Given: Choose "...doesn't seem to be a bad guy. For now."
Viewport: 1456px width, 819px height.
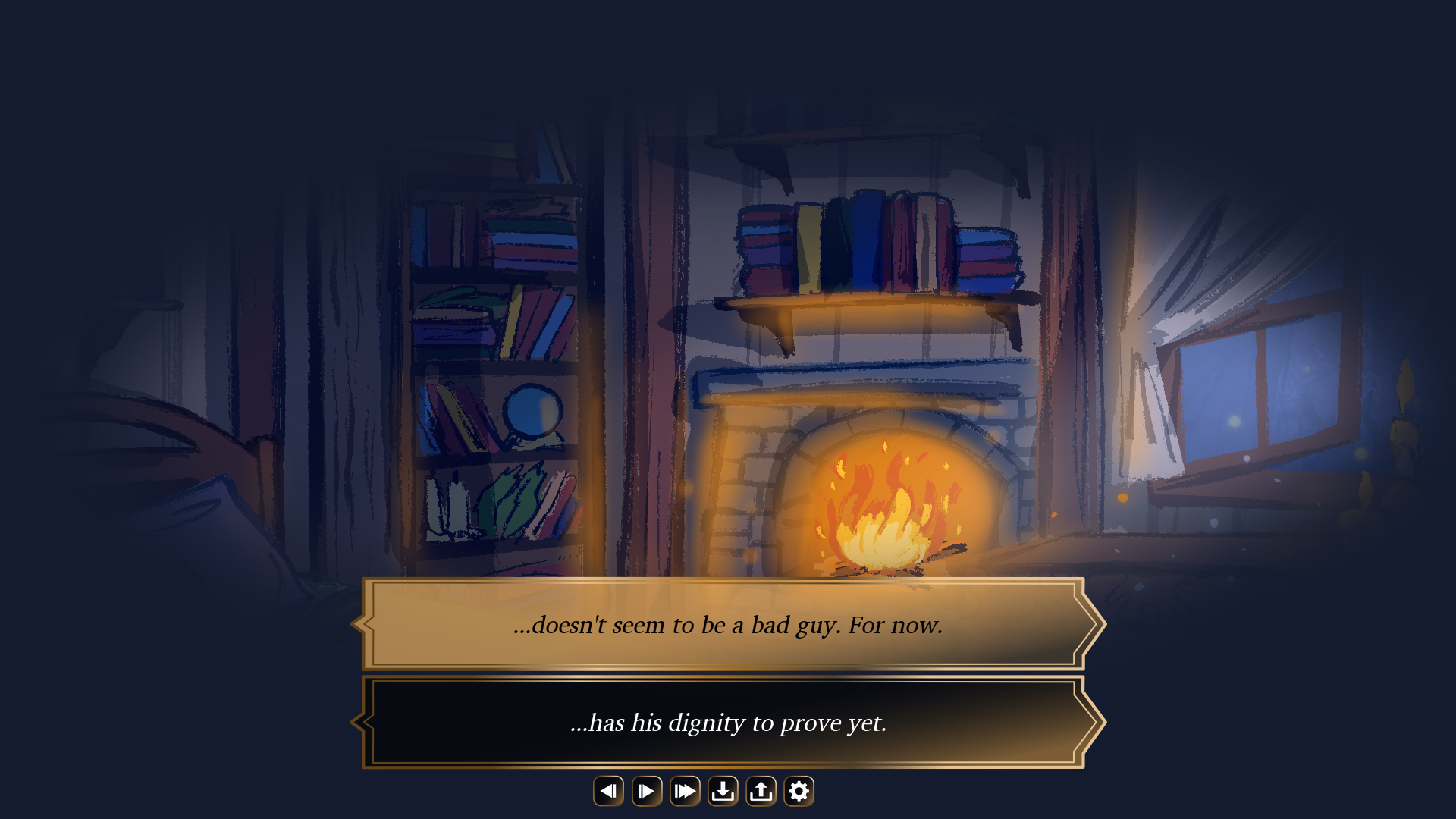Looking at the screenshot, I should pyautogui.click(x=728, y=625).
